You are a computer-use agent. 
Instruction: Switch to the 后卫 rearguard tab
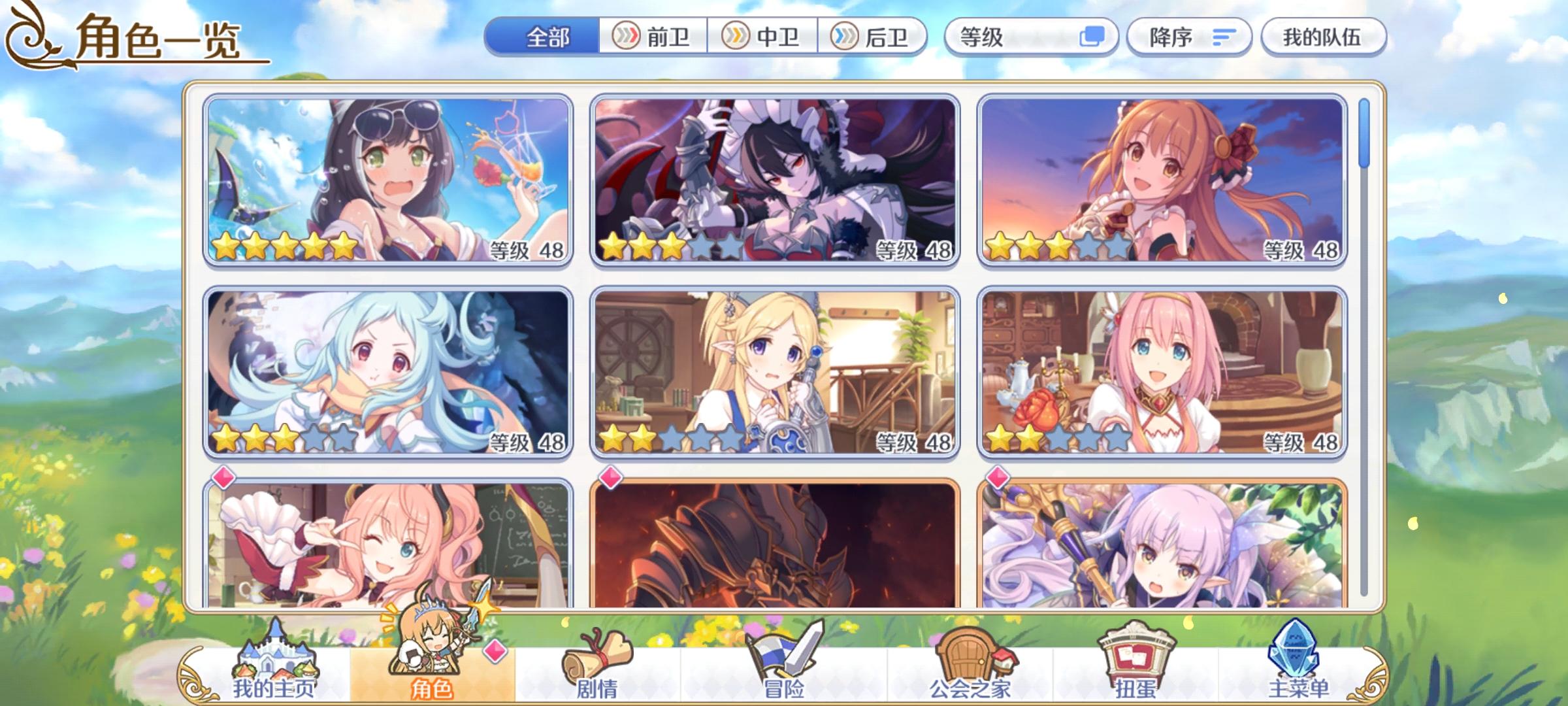[x=874, y=37]
